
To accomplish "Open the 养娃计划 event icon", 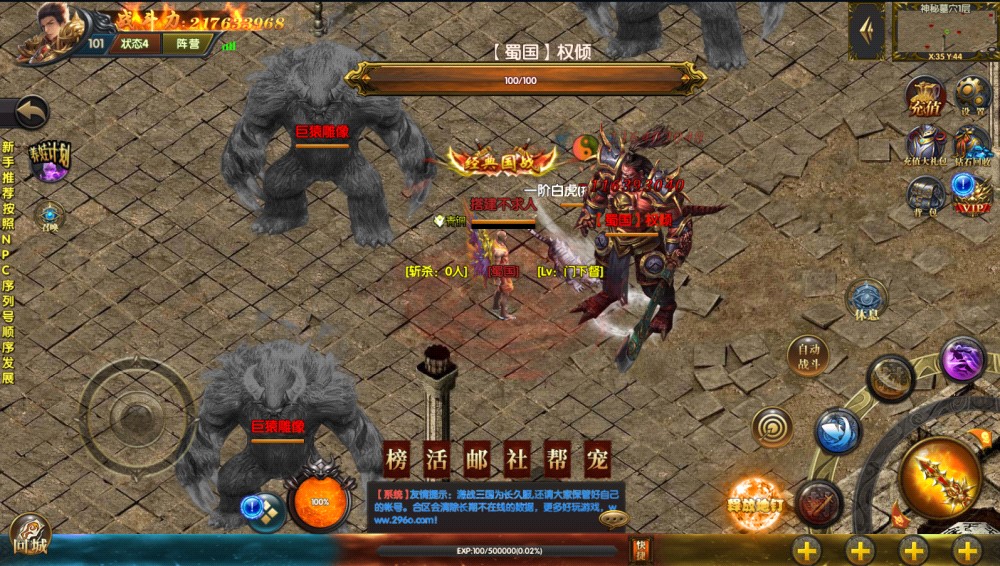I will click(x=49, y=160).
